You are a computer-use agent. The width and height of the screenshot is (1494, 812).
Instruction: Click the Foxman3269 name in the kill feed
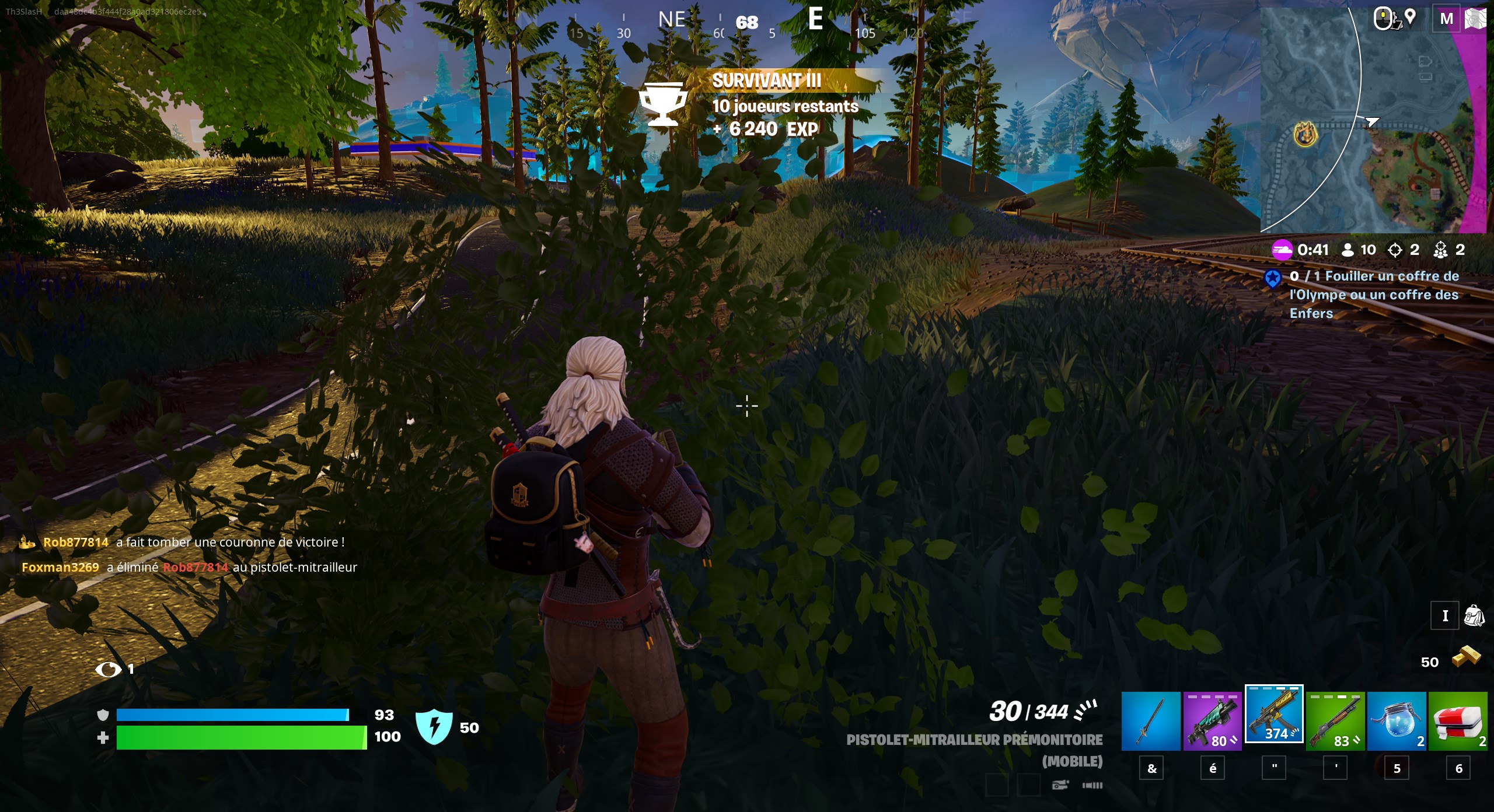coord(60,567)
